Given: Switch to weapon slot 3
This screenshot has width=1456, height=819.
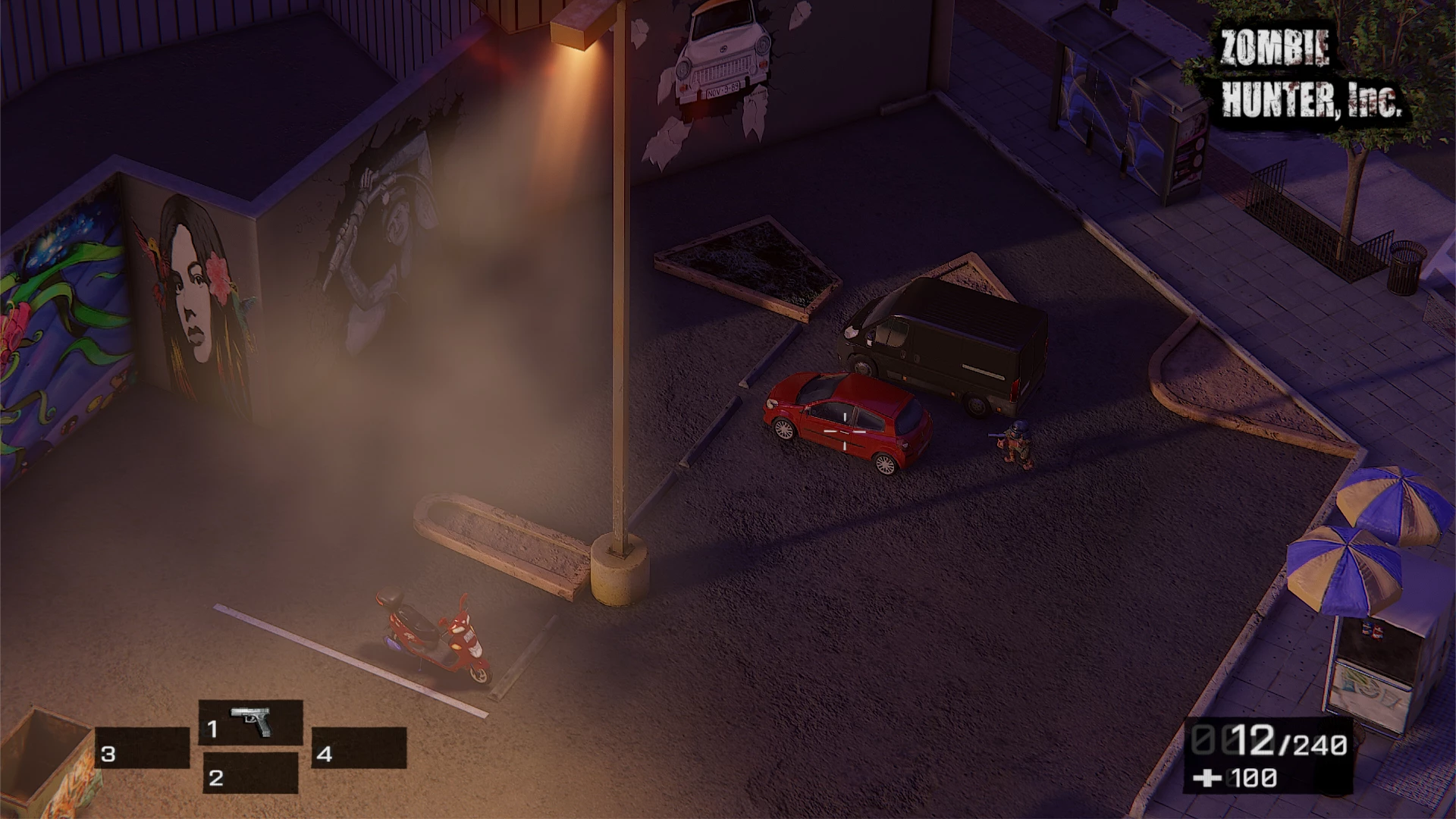Looking at the screenshot, I should pyautogui.click(x=143, y=748).
